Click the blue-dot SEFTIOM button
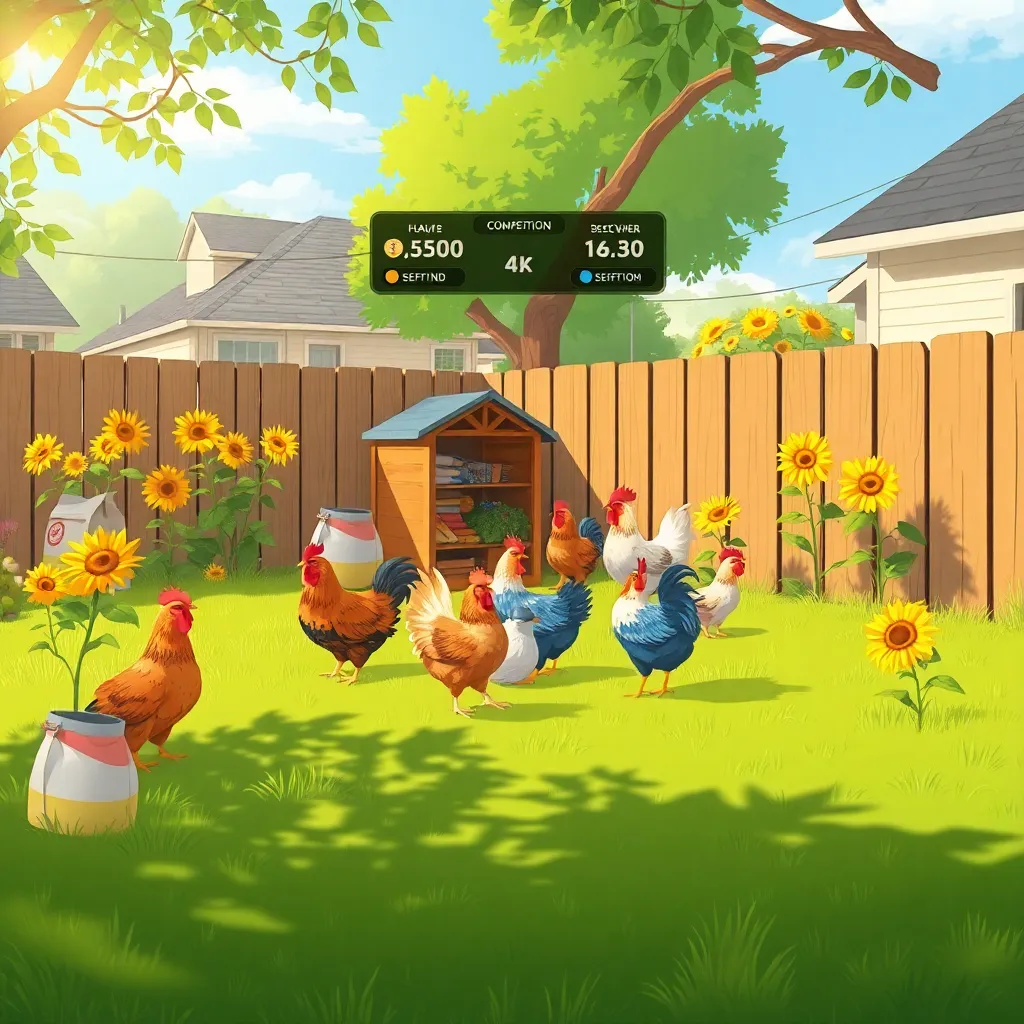The image size is (1024, 1024). [x=613, y=277]
